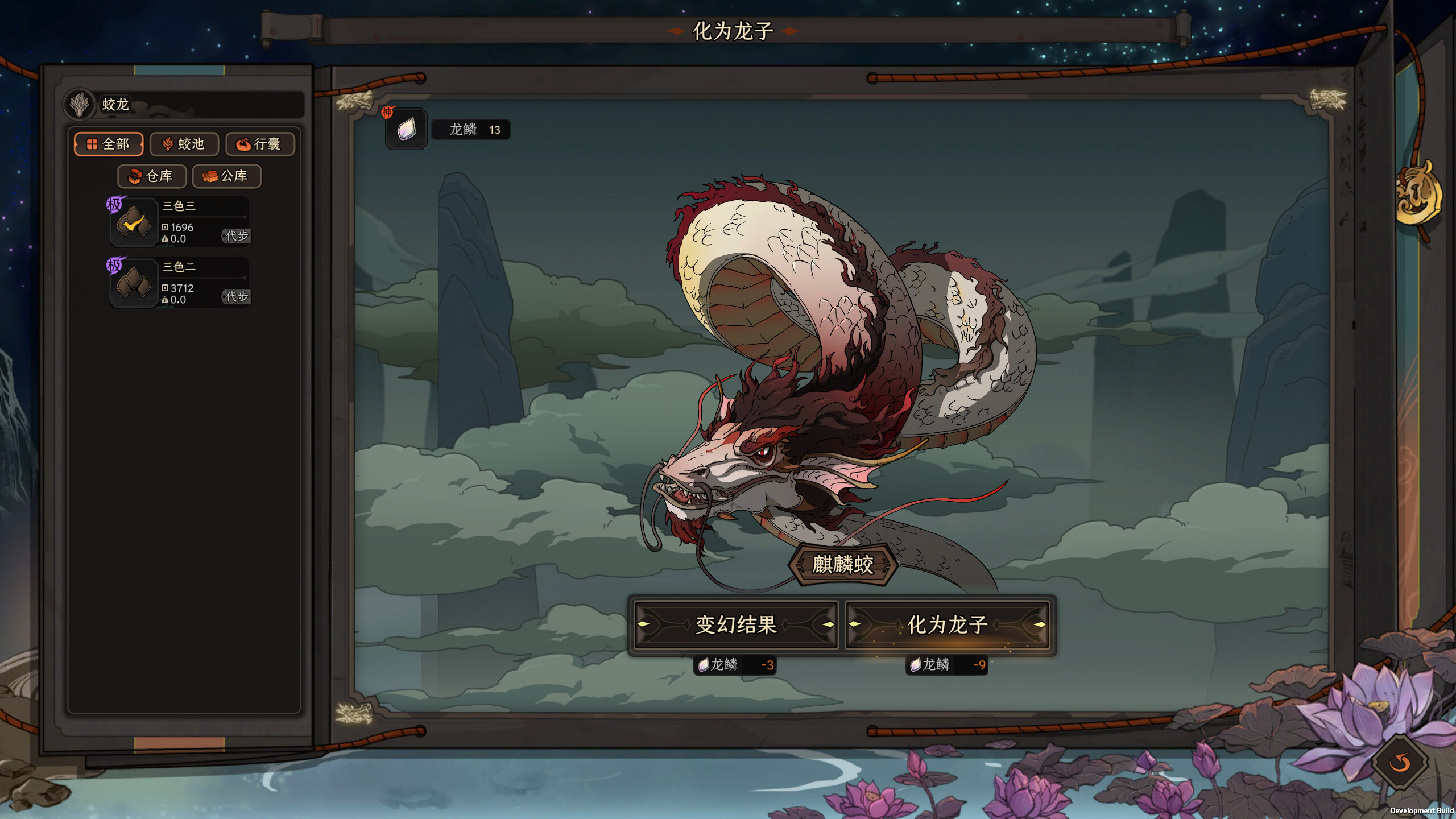Click the crates icon on the 公库 tab
The height and width of the screenshot is (819, 1456).
211,176
